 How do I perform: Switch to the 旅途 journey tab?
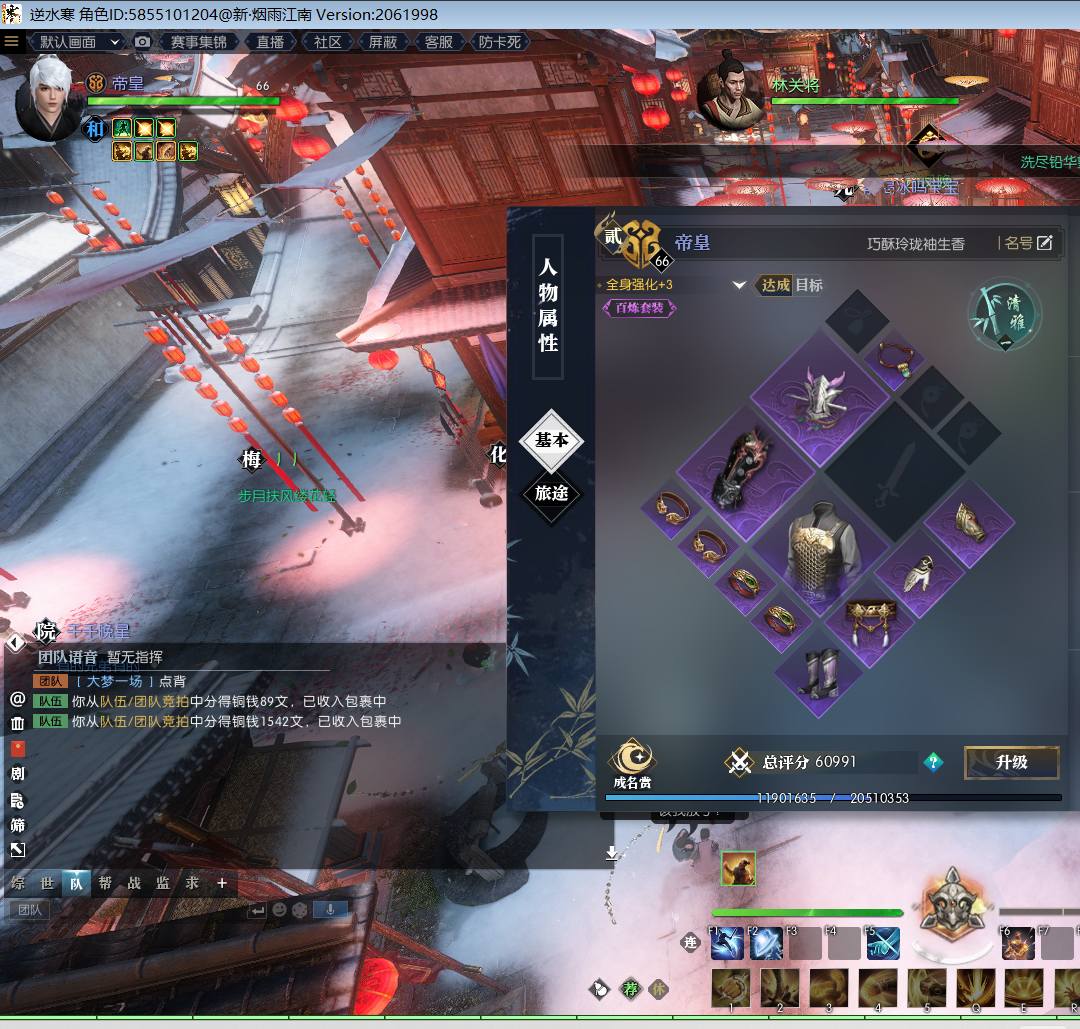[x=551, y=493]
